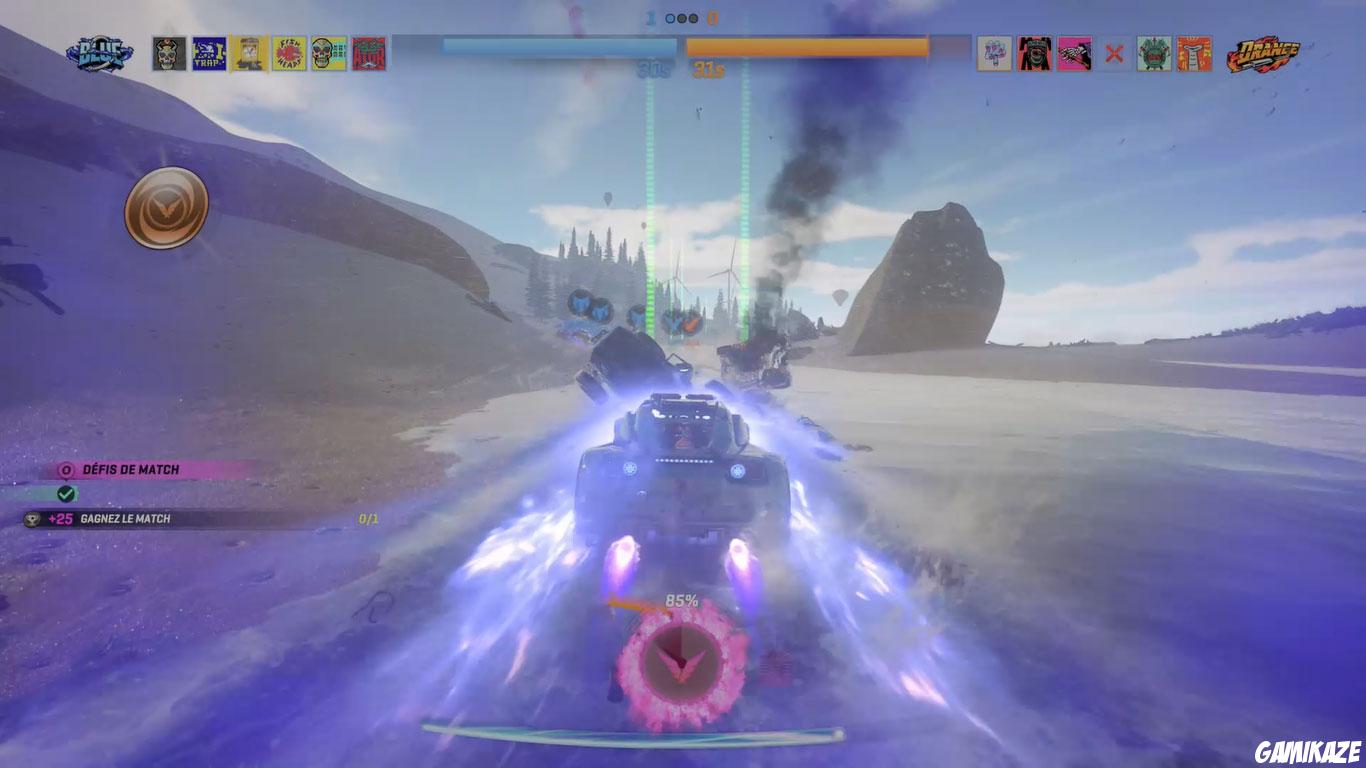Select the green monster avatar on orange team
Image resolution: width=1366 pixels, height=768 pixels.
[x=1153, y=53]
